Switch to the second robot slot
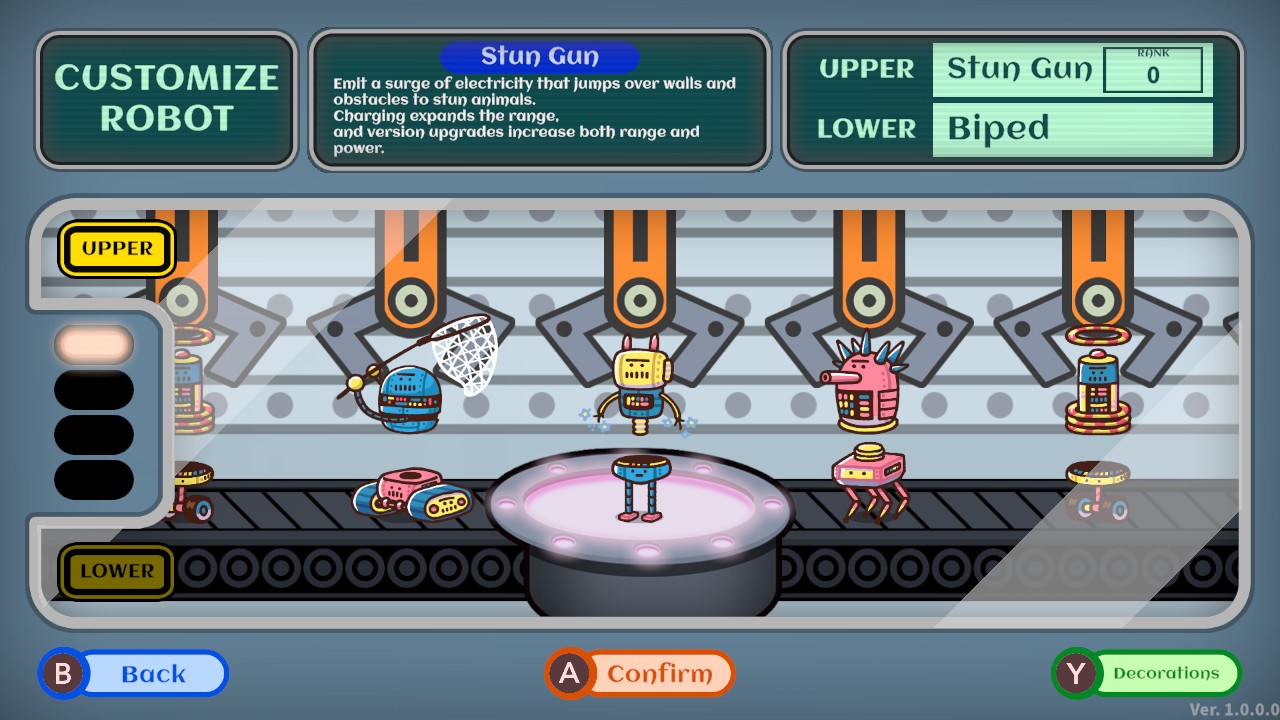The image size is (1280, 720). (93, 388)
